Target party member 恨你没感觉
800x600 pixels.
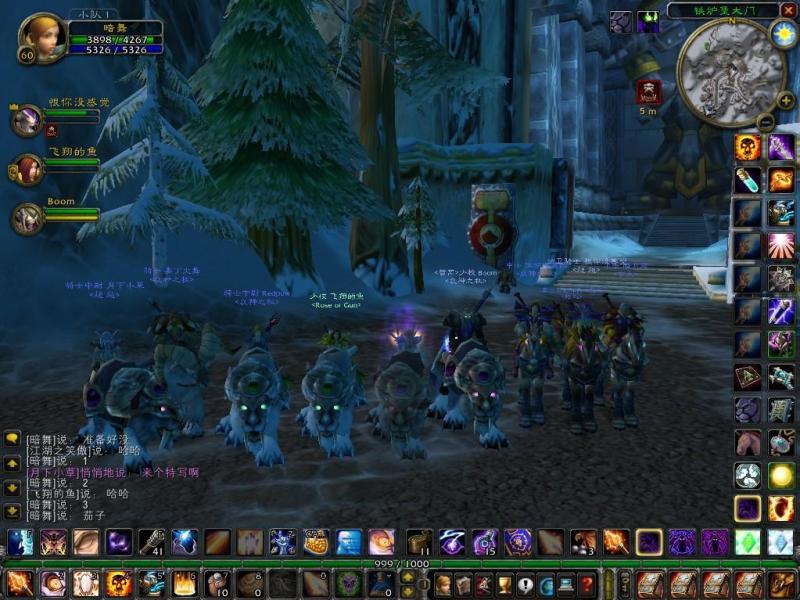tap(26, 120)
